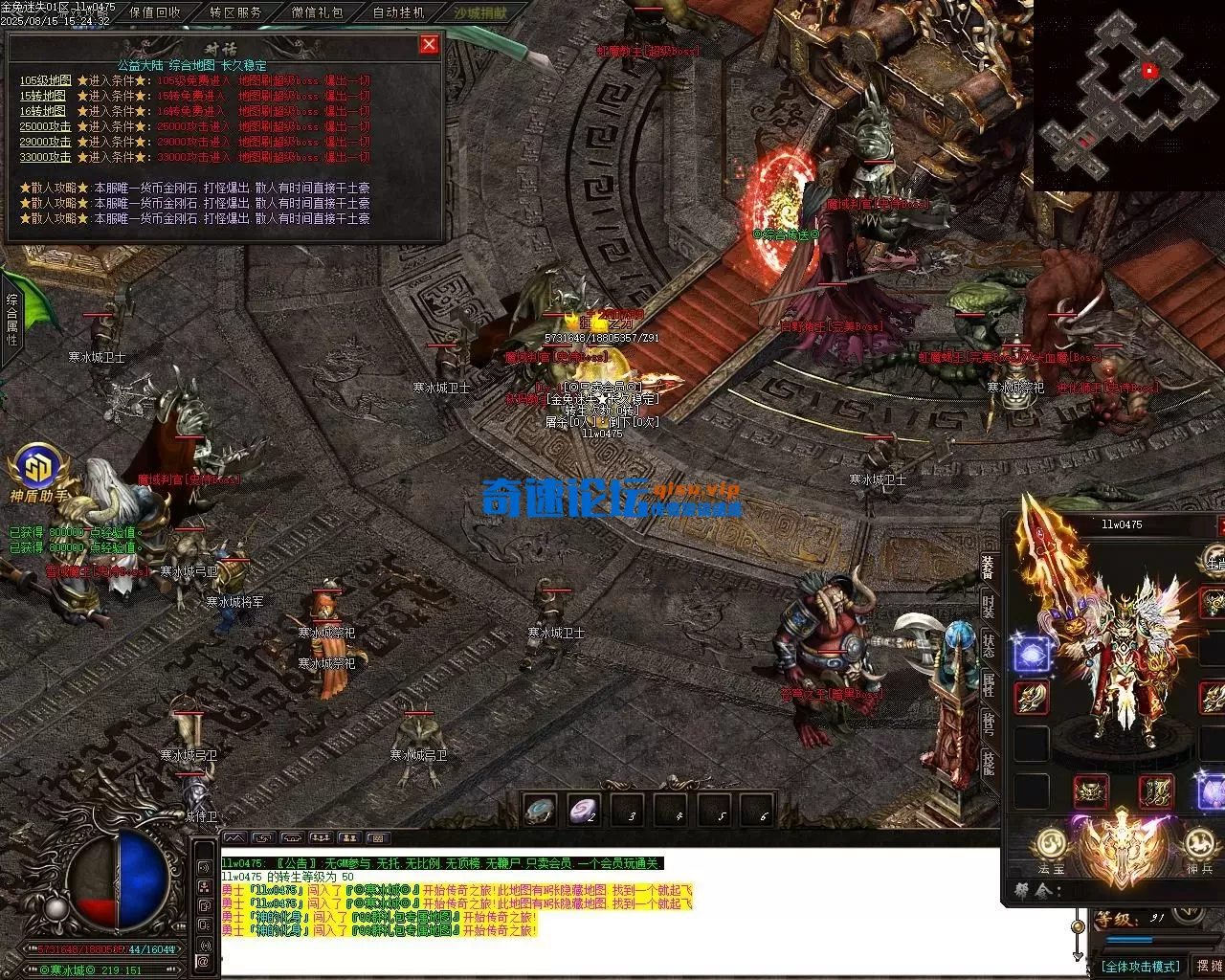This screenshot has width=1225, height=980.
Task: Use the purple swirl stone in slot 2
Action: tap(583, 810)
